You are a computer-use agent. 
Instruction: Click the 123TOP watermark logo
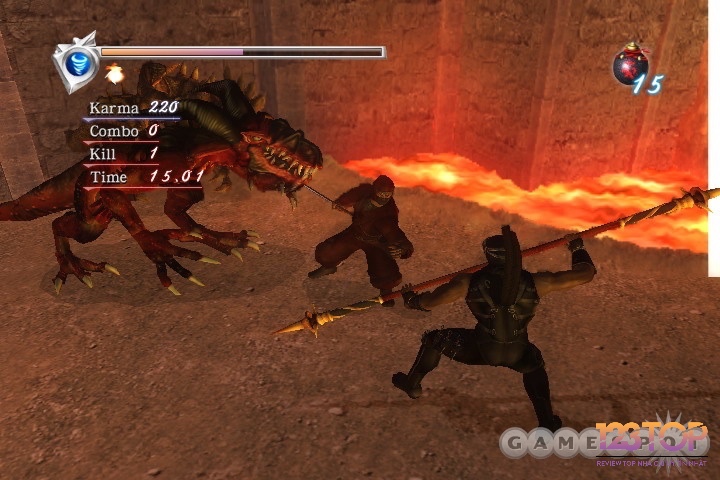pyautogui.click(x=653, y=441)
